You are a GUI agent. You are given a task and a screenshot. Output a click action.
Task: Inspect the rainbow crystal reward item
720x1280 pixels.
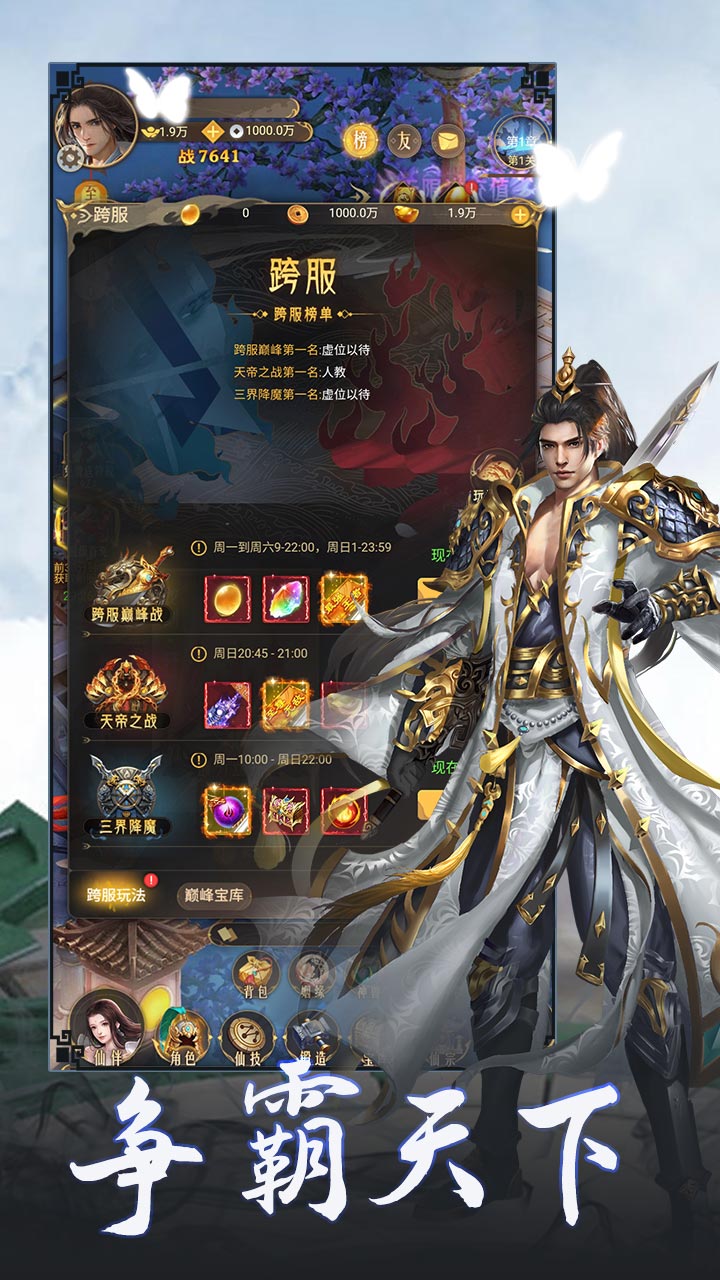pos(286,598)
